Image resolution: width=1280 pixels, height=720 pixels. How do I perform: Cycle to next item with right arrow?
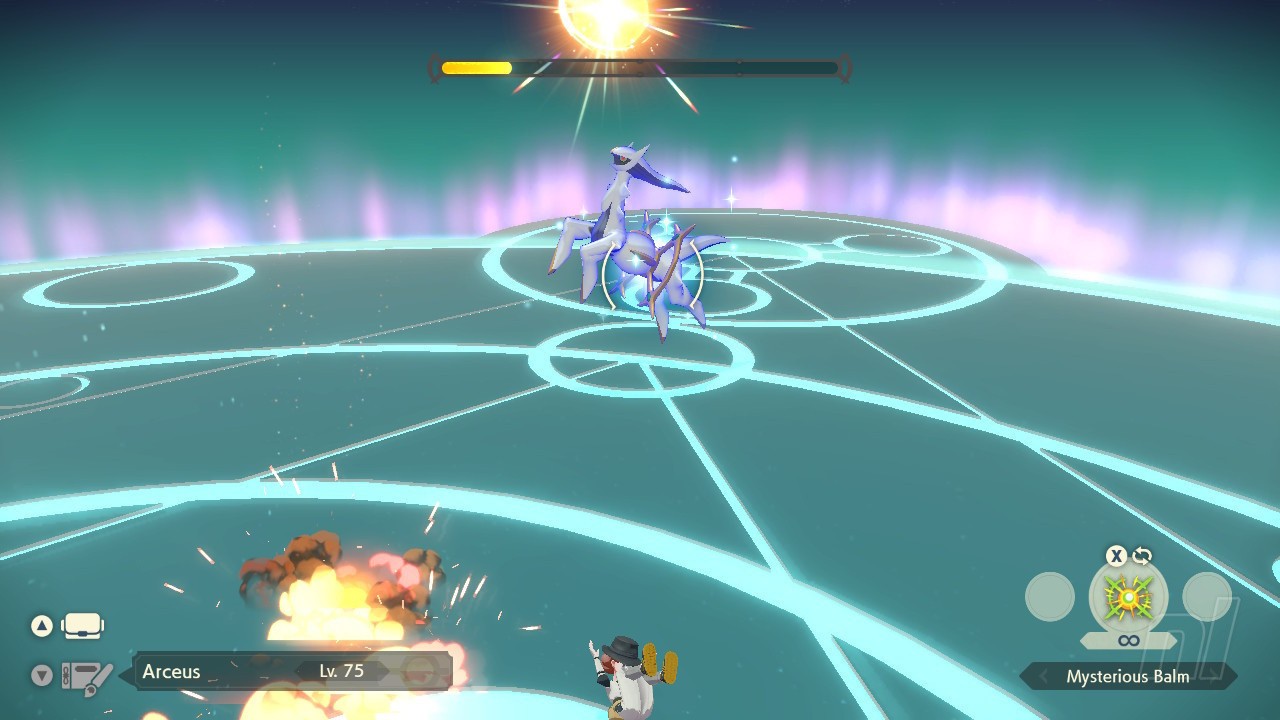1214,677
